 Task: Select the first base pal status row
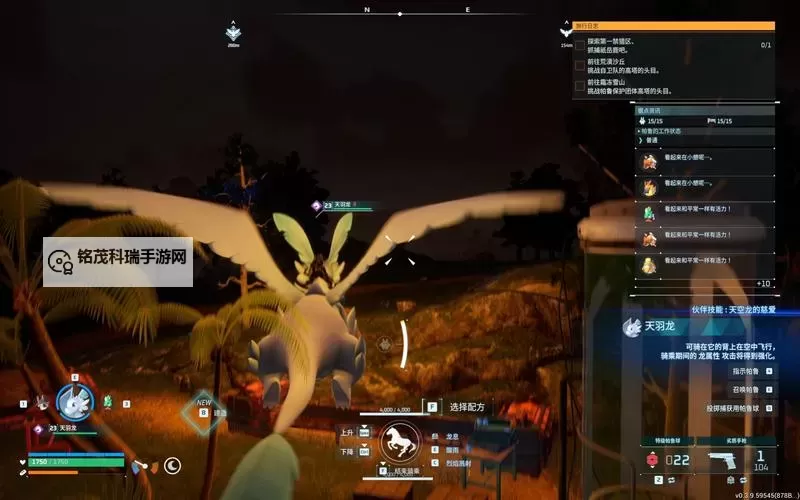point(704,162)
